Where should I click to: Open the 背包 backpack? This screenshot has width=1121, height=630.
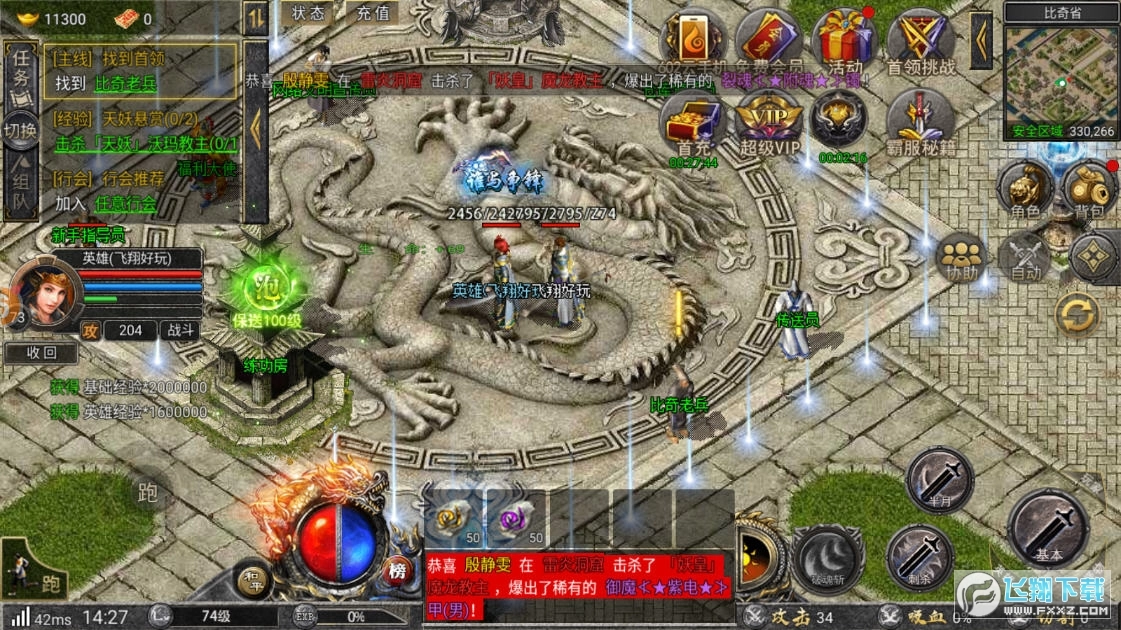pos(1088,190)
